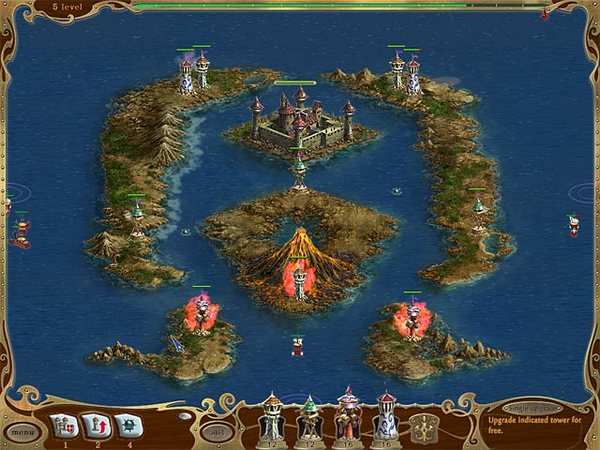Click the oval Sell button

pos(214,432)
